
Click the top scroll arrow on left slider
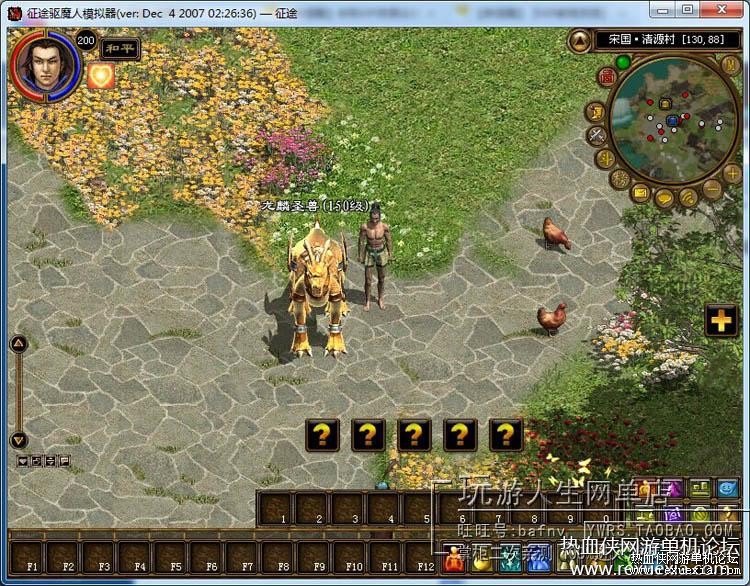[18, 344]
